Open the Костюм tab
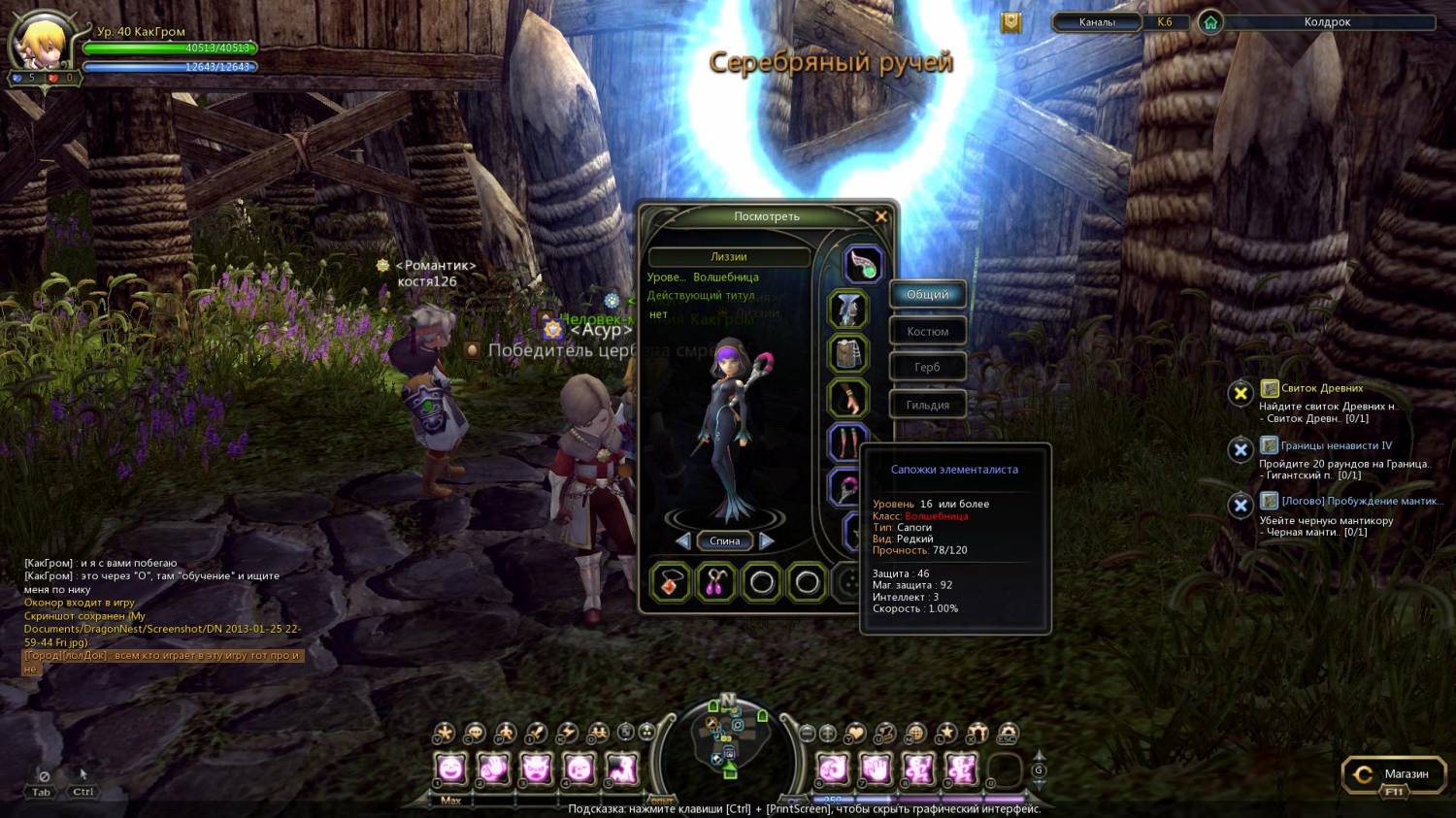The image size is (1456, 818). coord(927,331)
